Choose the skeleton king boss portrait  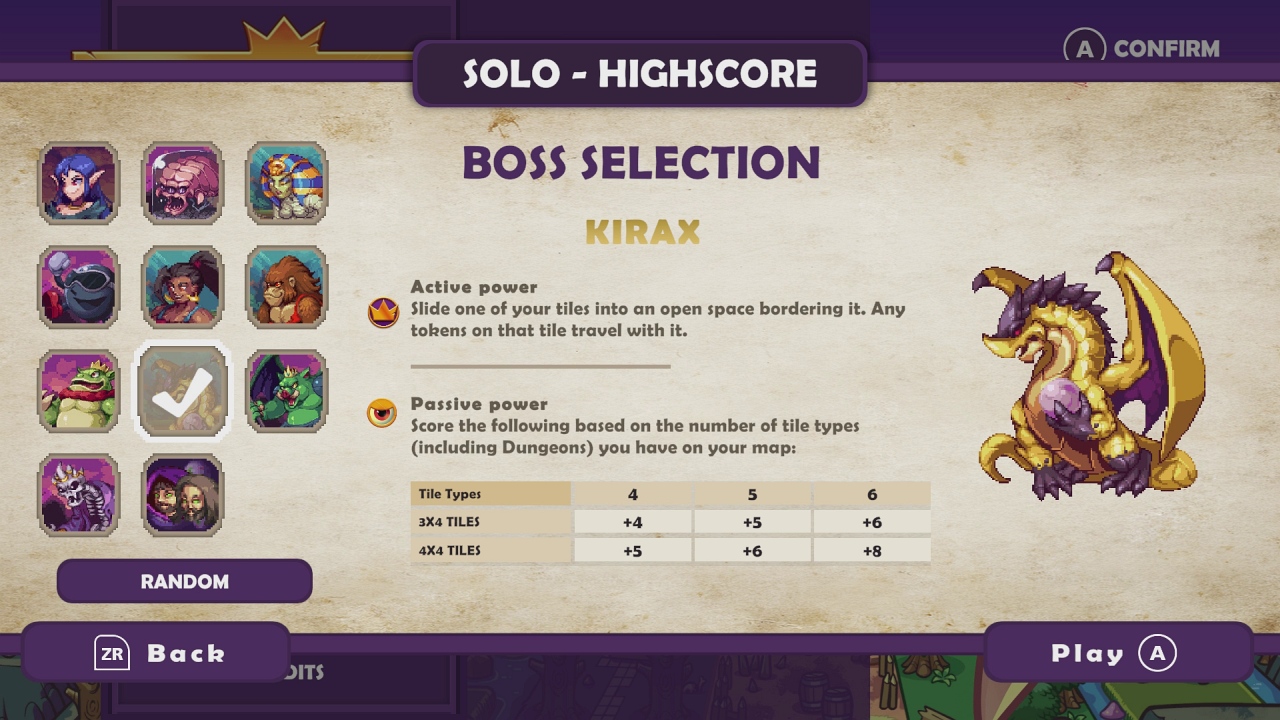79,496
